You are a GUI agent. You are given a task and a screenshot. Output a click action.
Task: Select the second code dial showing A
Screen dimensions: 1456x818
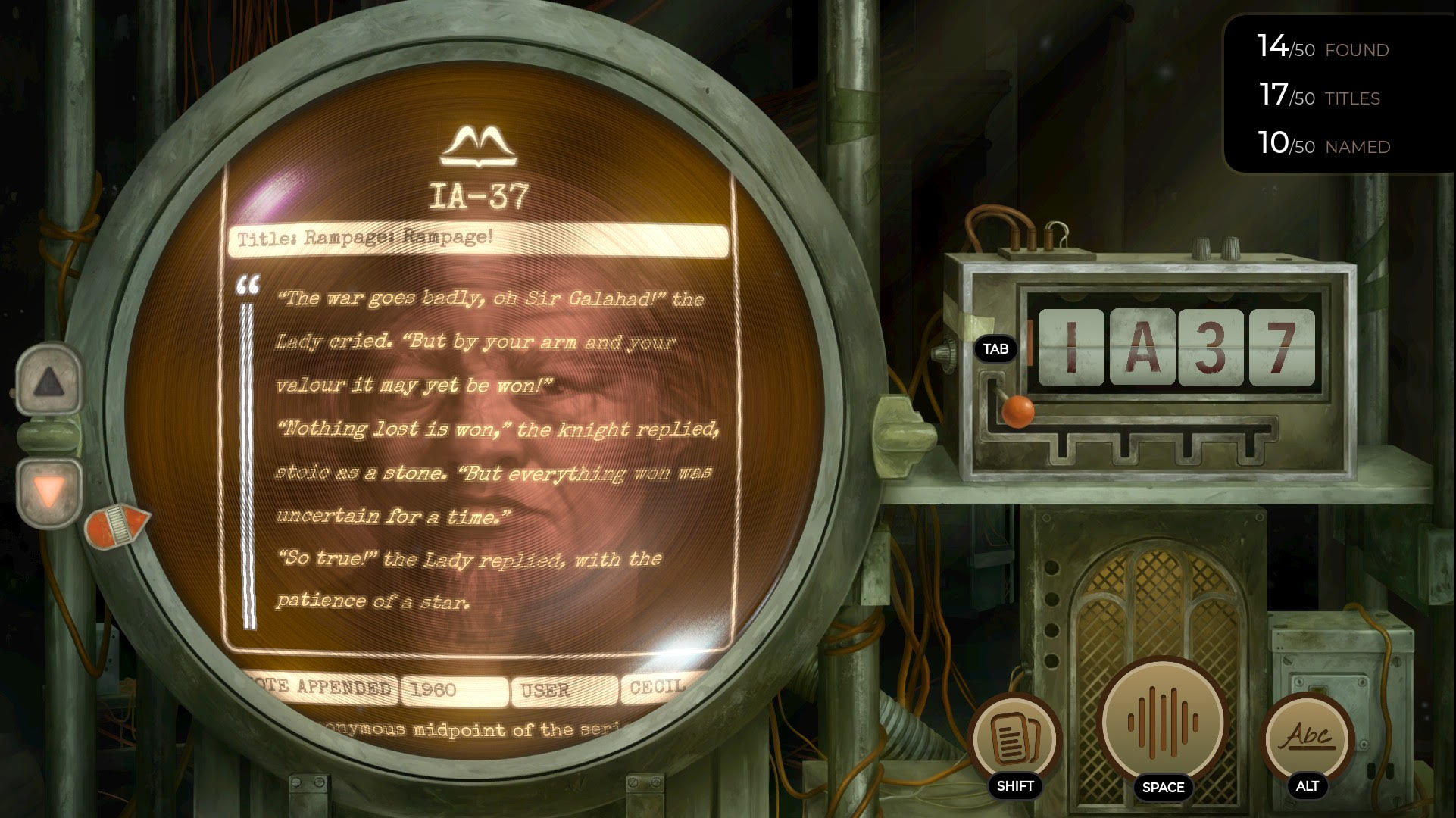coord(1142,348)
